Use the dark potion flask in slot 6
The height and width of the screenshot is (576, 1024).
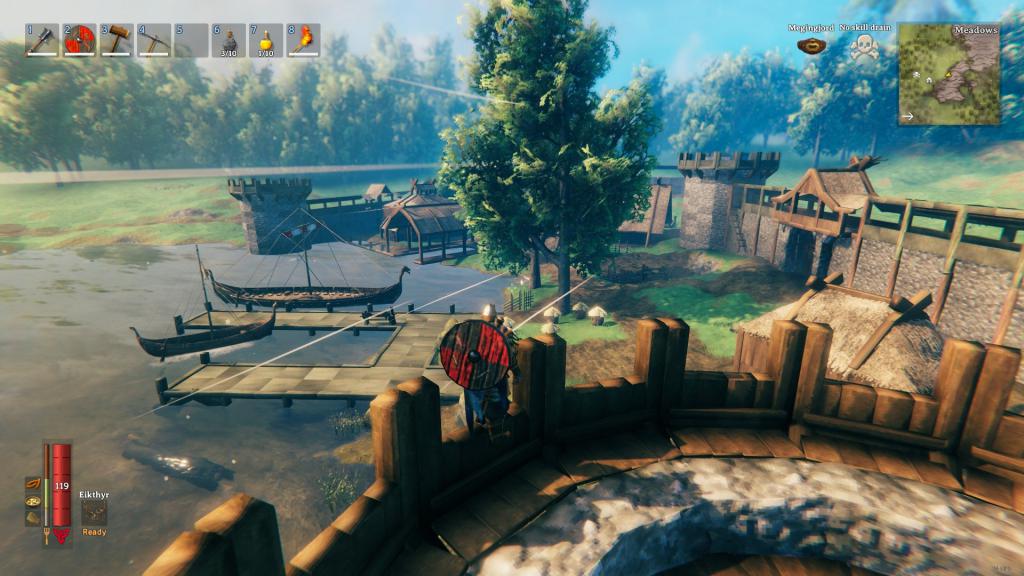pyautogui.click(x=229, y=40)
